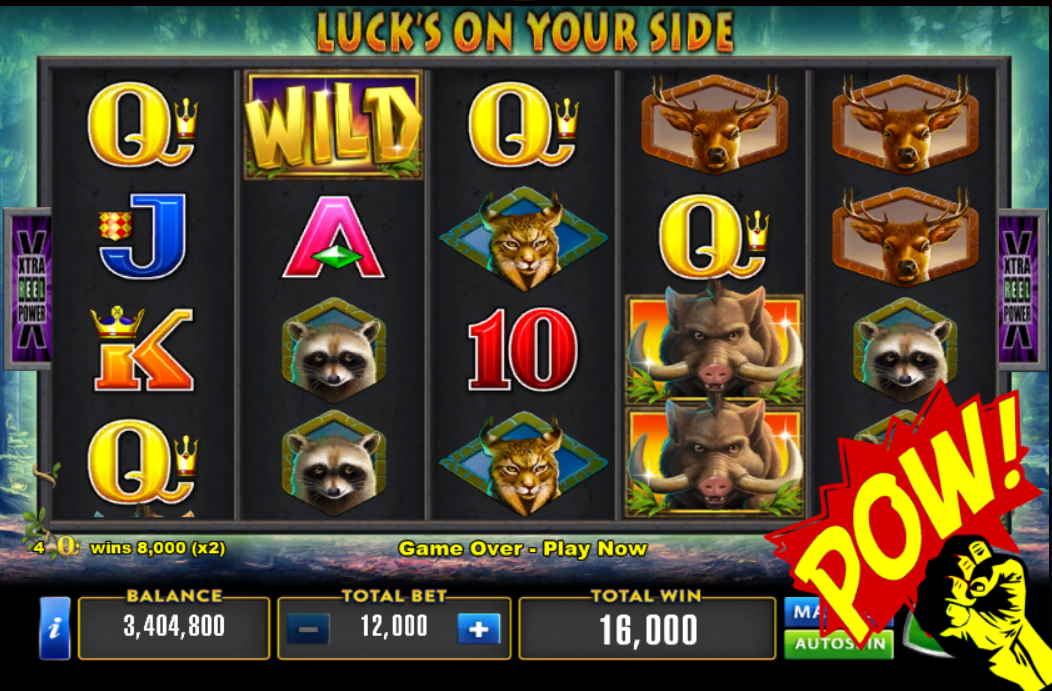
Task: Select the blue Max bet button
Action: (x=799, y=611)
